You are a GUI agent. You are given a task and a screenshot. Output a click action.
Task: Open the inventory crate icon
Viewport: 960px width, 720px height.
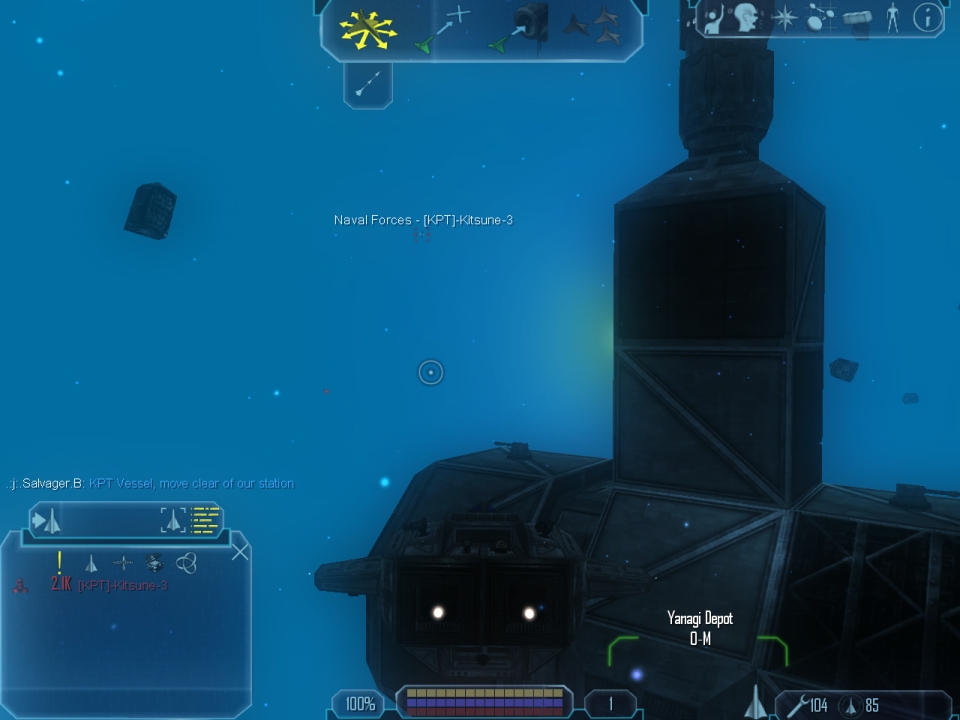[x=855, y=18]
